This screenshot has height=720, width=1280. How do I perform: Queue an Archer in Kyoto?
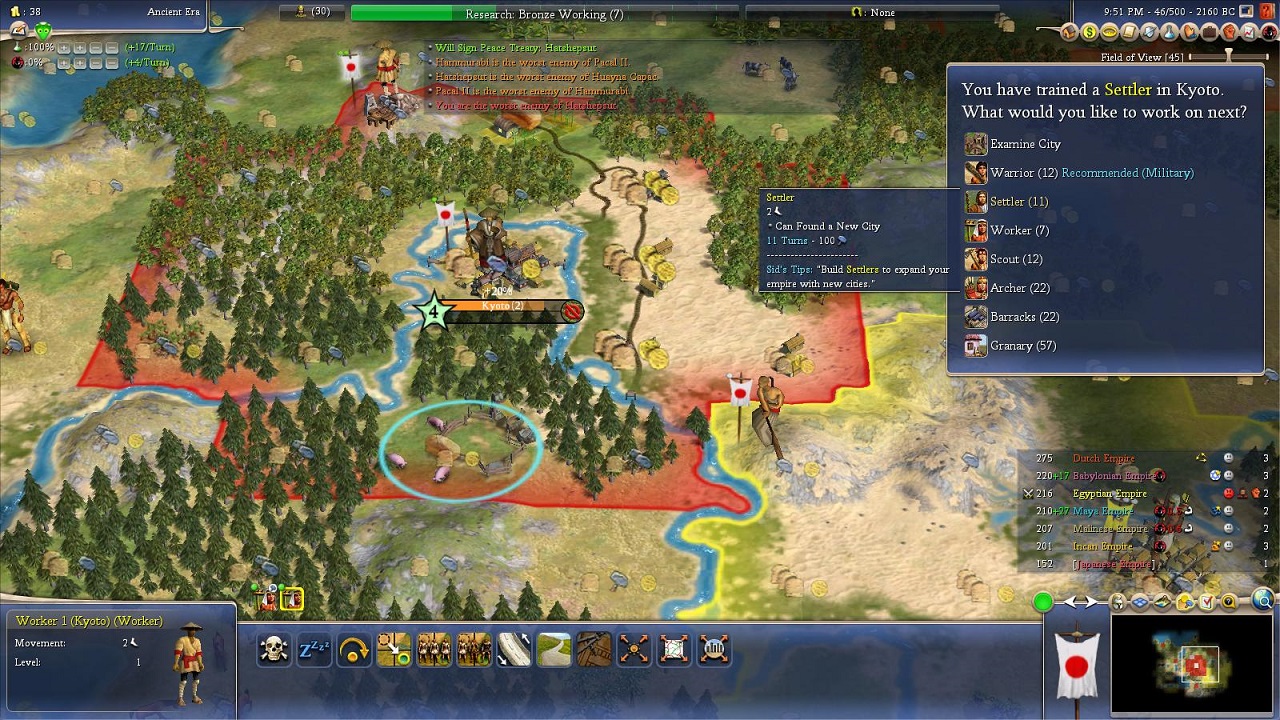[x=1019, y=288]
